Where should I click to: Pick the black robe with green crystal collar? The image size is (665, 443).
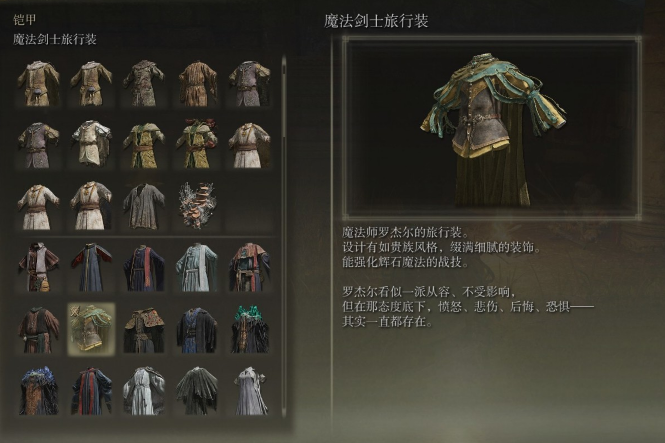click(x=250, y=328)
